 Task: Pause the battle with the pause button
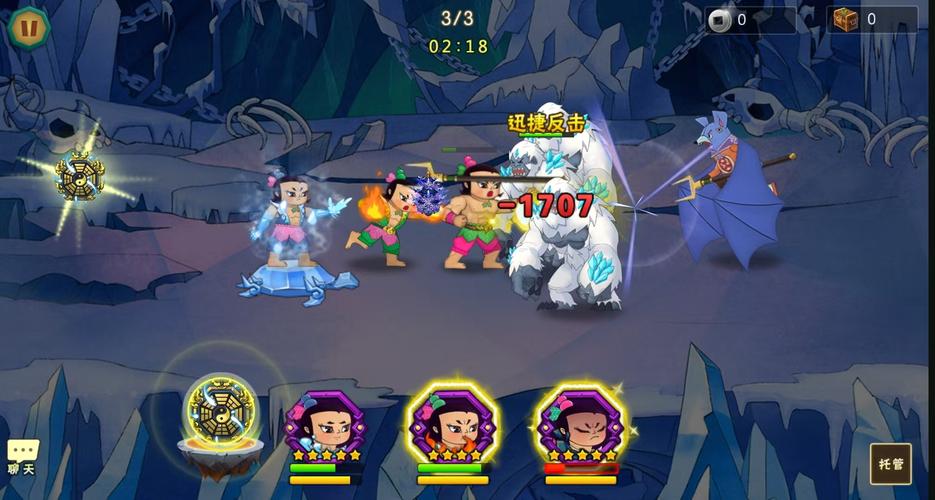[30, 27]
